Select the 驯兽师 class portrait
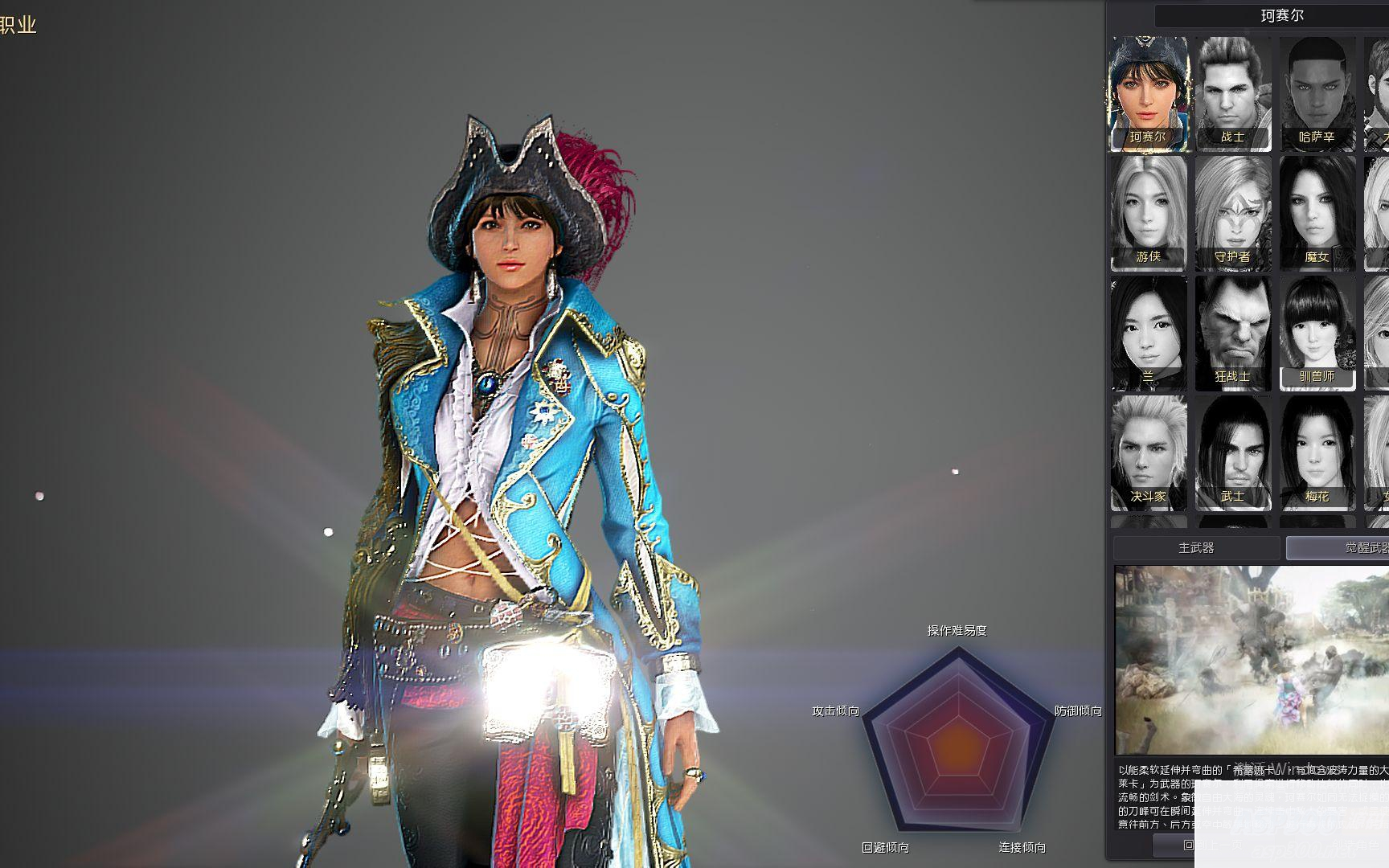The height and width of the screenshot is (868, 1389). pos(1317,332)
